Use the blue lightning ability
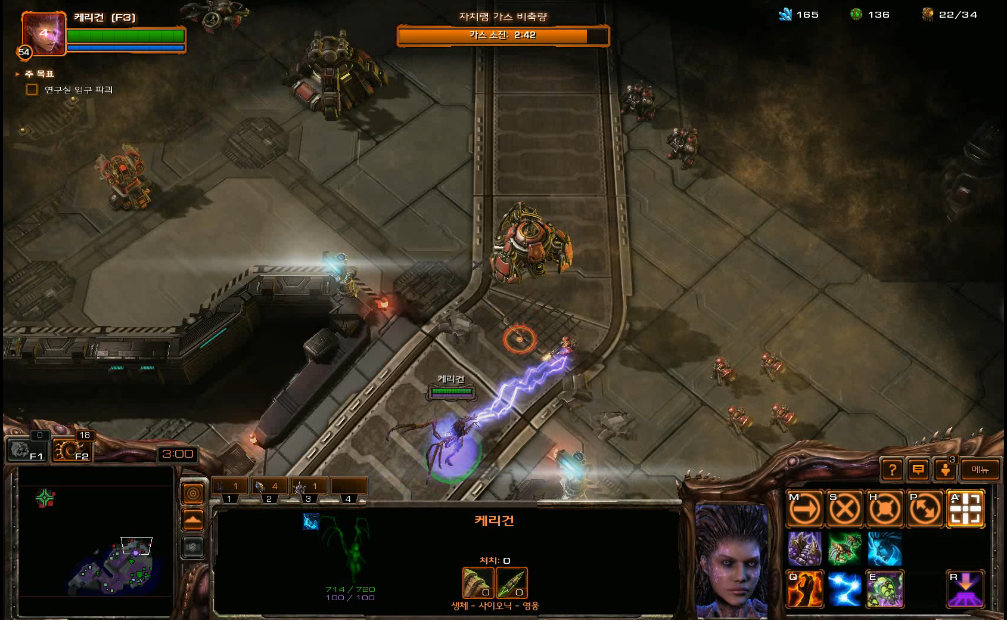Screen dimensions: 1007x620 [845, 589]
